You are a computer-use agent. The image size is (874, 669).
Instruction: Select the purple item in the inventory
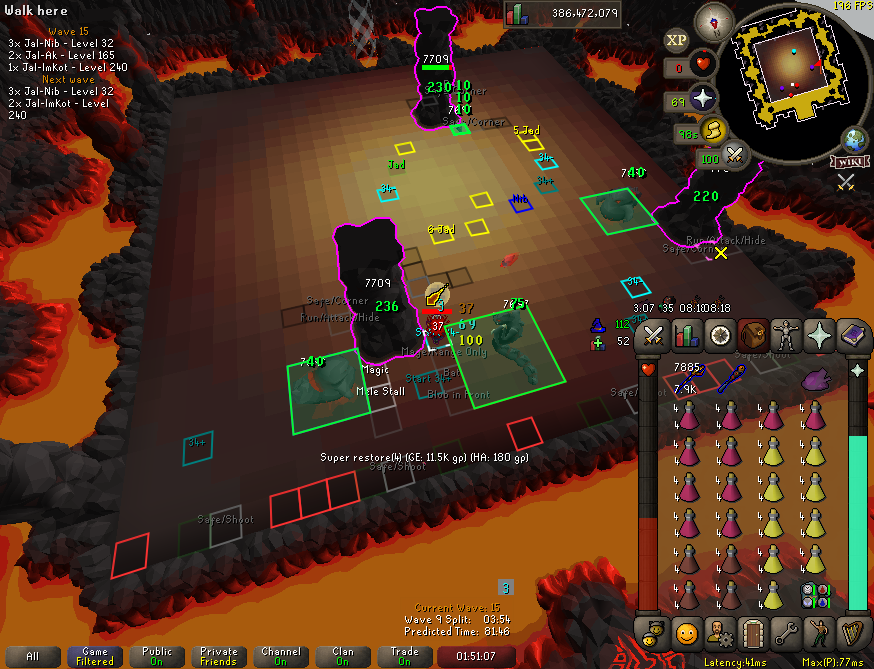tap(816, 378)
